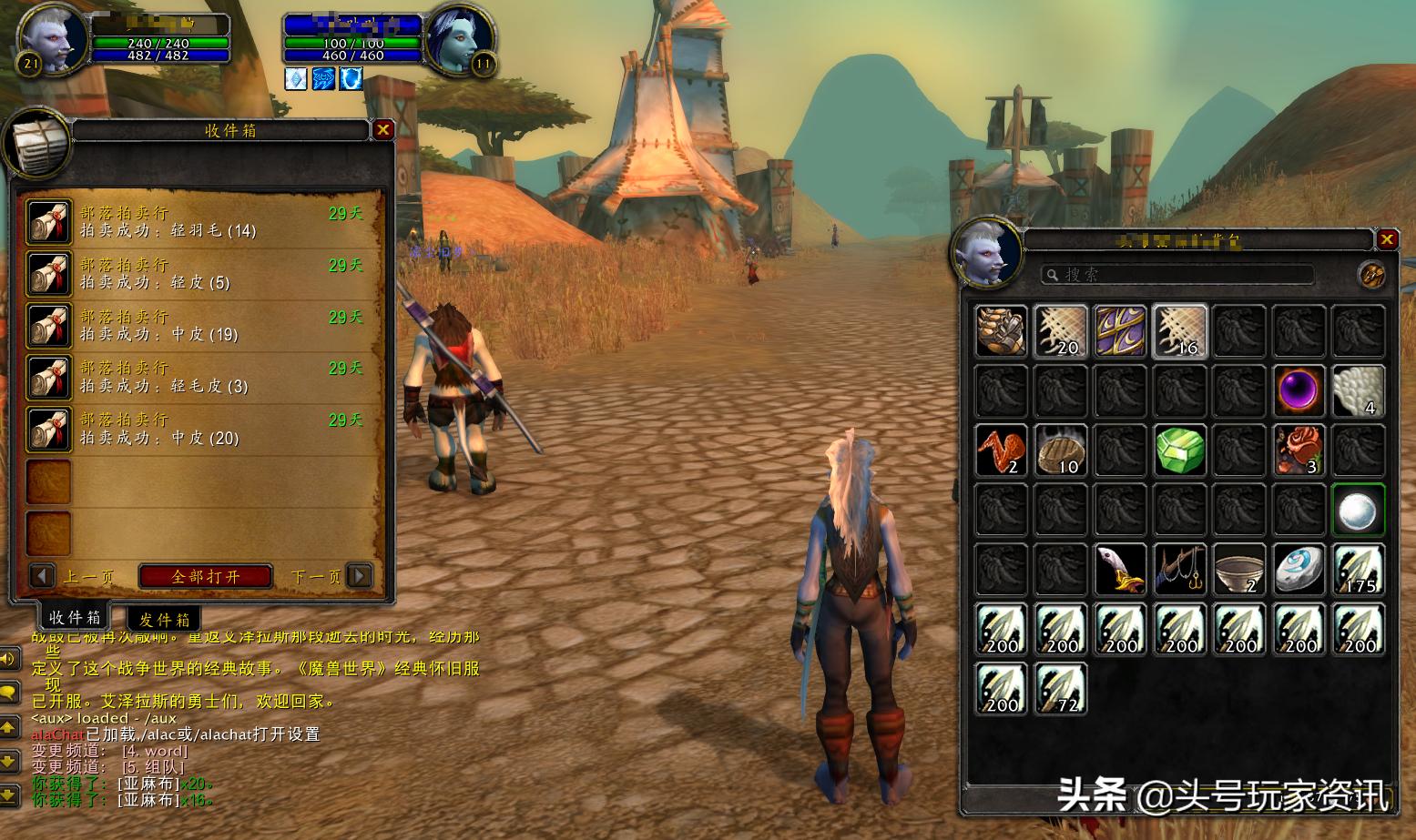Close the backpack window

pyautogui.click(x=1387, y=239)
